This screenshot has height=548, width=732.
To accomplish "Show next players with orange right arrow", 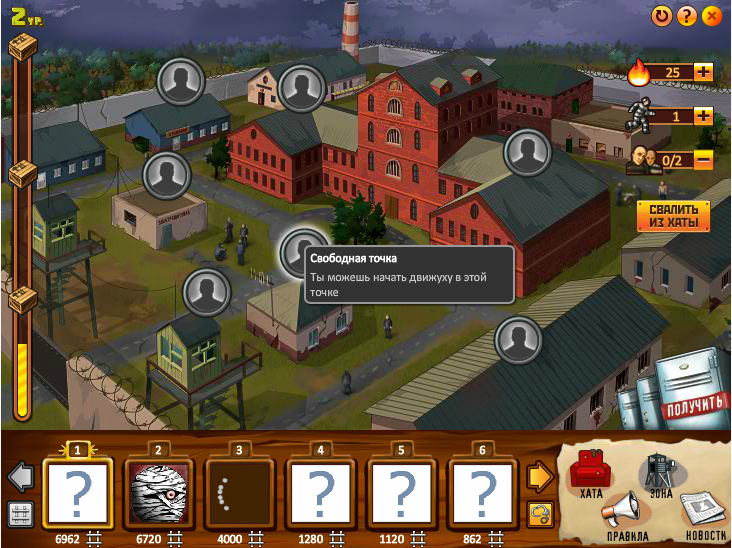I will coord(540,476).
